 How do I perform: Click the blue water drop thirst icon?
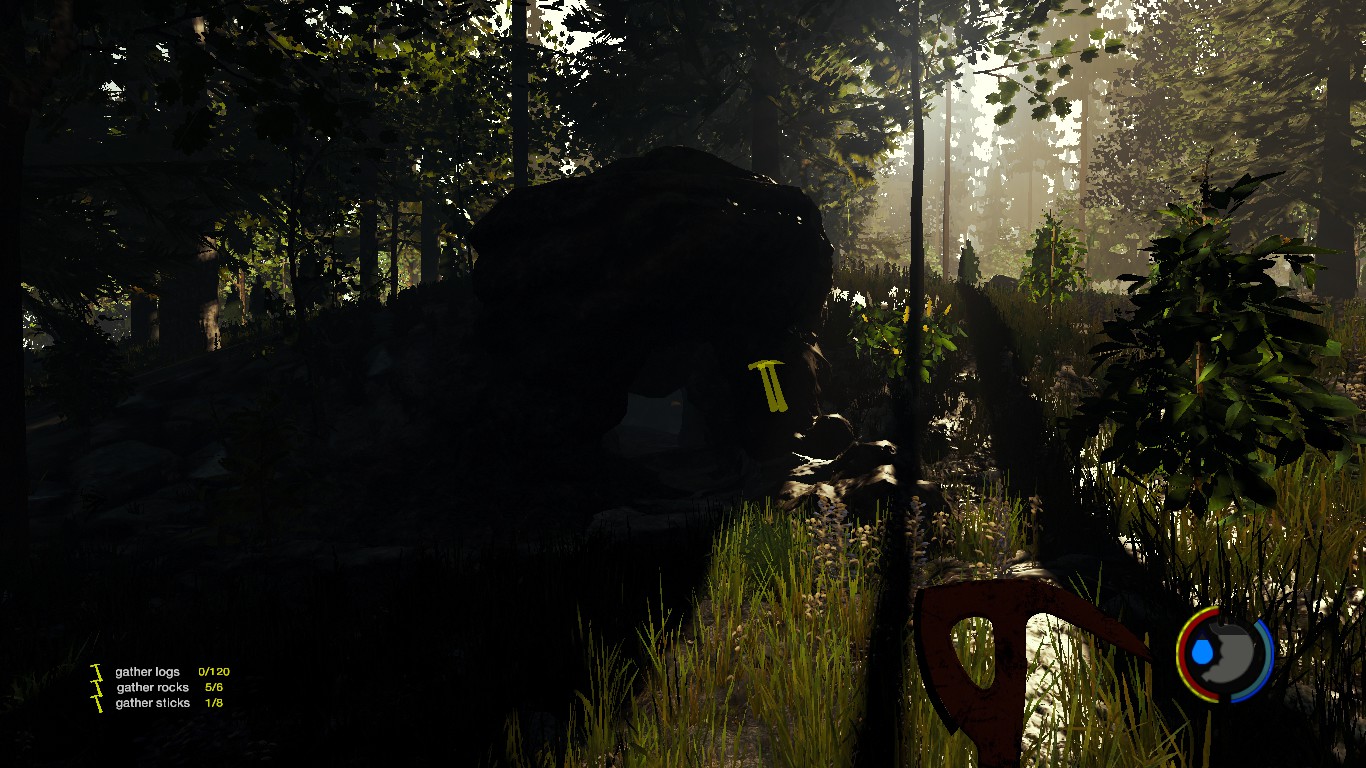1202,653
